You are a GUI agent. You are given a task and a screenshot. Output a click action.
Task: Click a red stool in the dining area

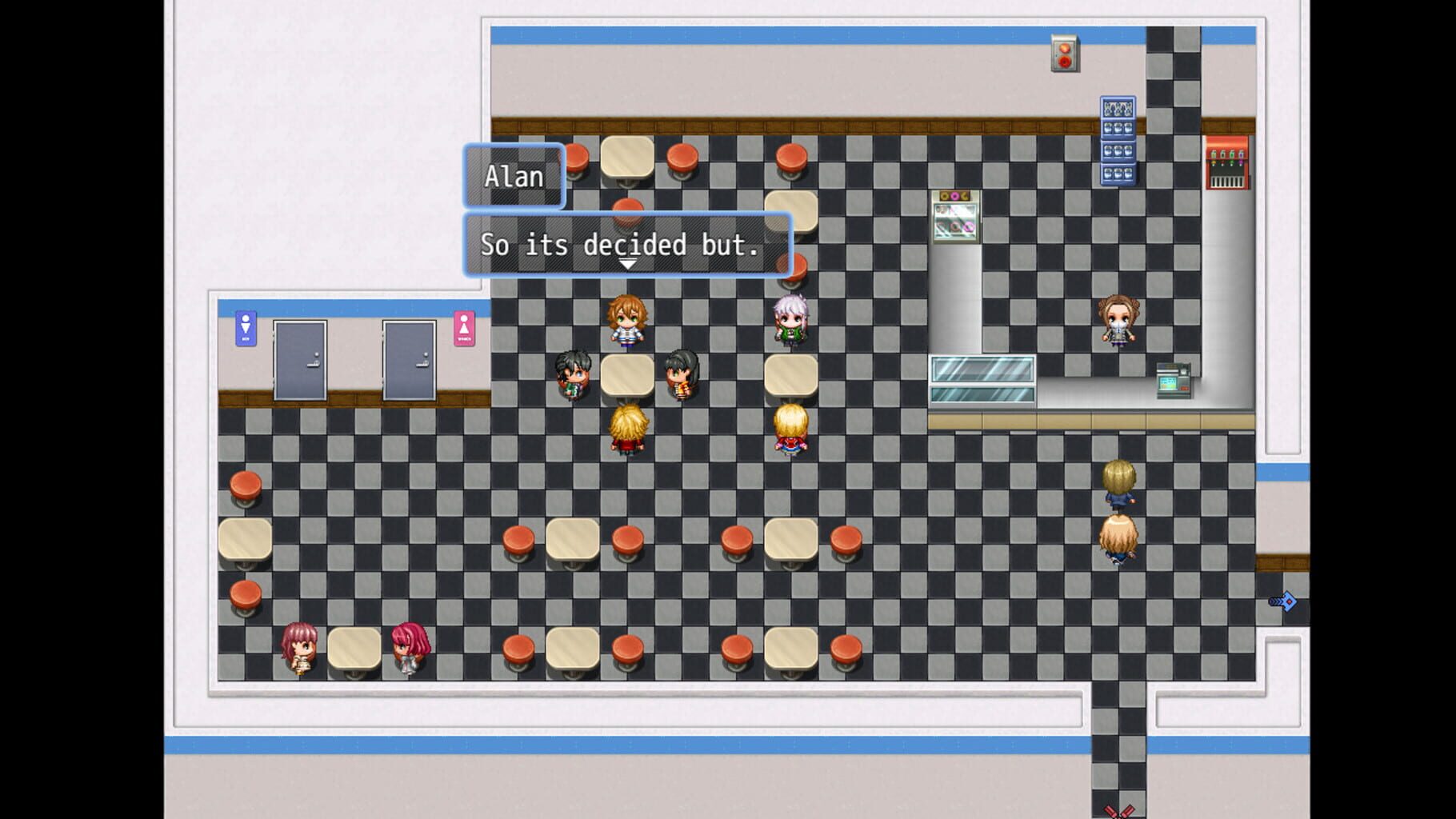point(519,541)
